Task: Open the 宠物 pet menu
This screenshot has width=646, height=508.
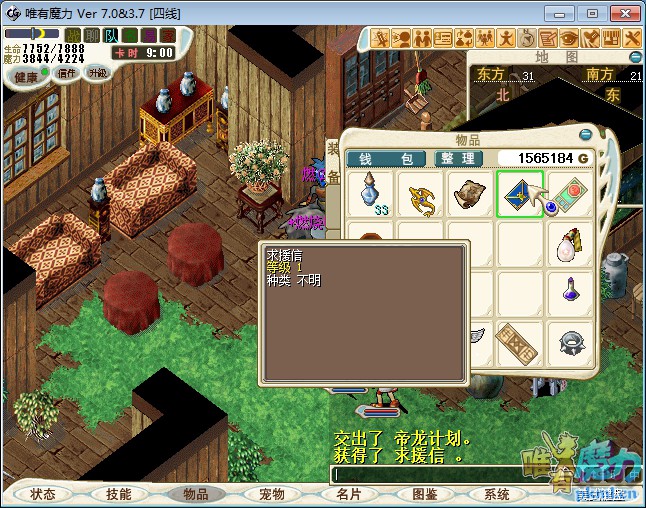Action: (272, 494)
